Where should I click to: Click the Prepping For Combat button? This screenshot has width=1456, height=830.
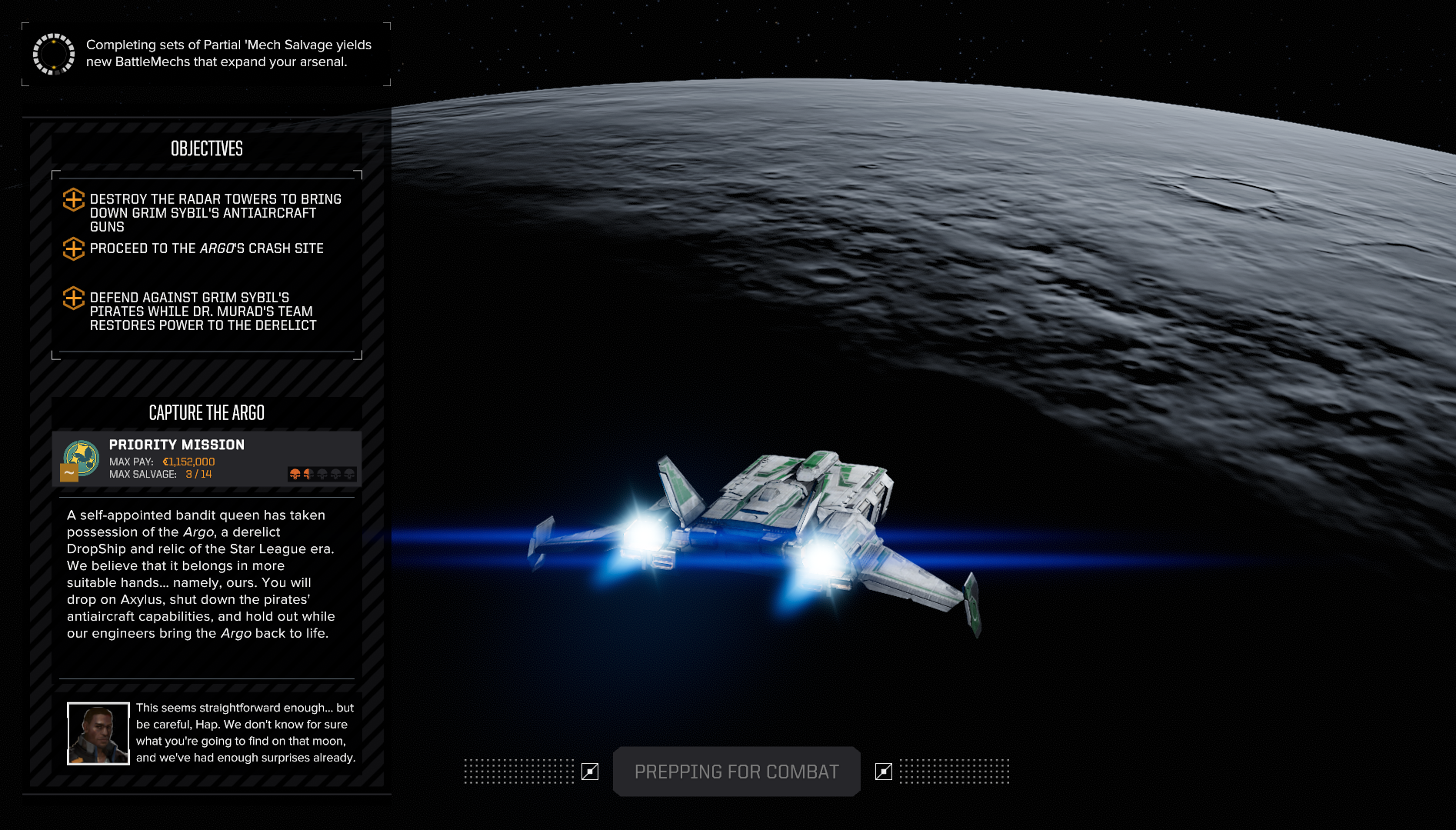[x=736, y=772]
